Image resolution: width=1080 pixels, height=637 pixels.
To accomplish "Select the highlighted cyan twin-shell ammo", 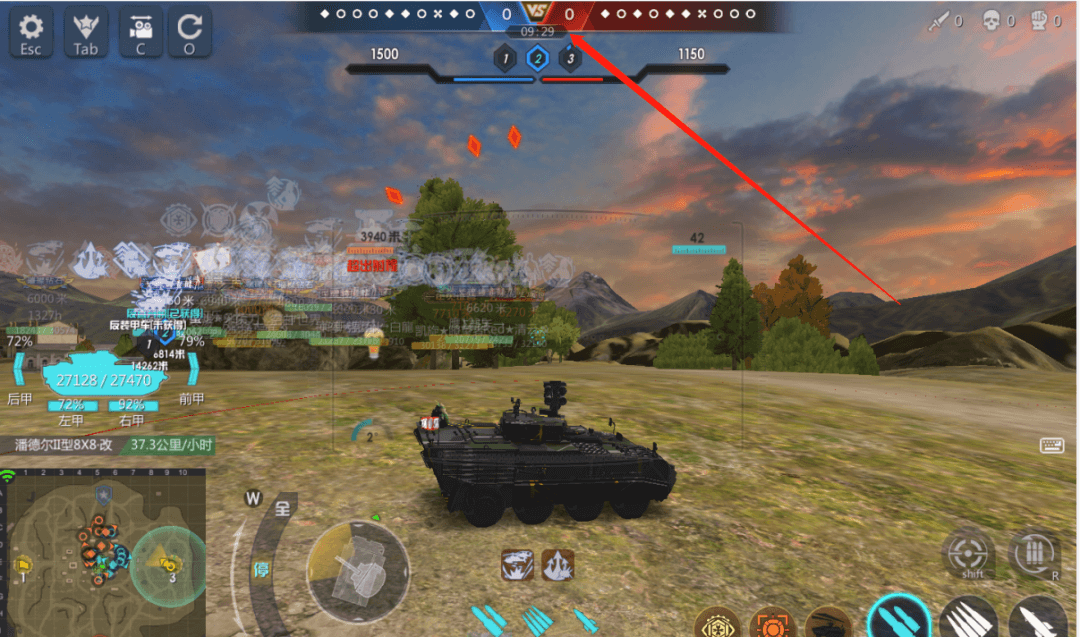I will pyautogui.click(x=895, y=619).
